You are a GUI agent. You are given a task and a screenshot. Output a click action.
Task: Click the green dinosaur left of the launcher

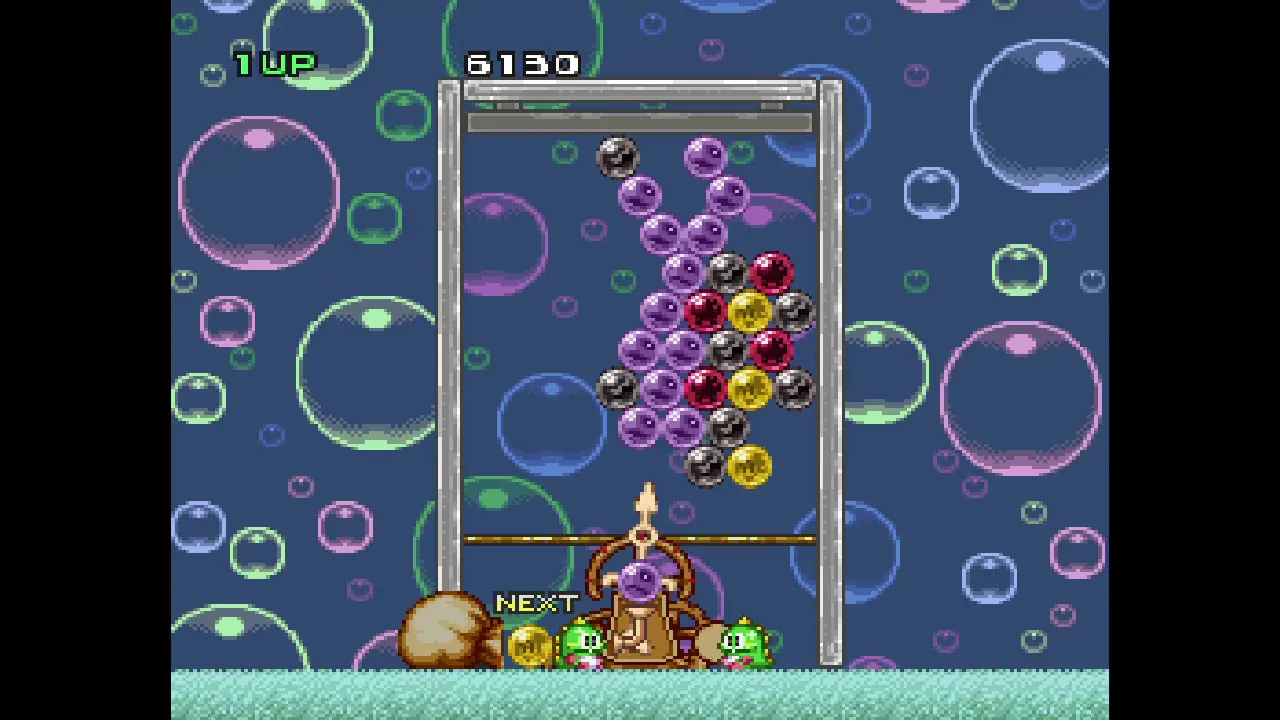coord(585,640)
